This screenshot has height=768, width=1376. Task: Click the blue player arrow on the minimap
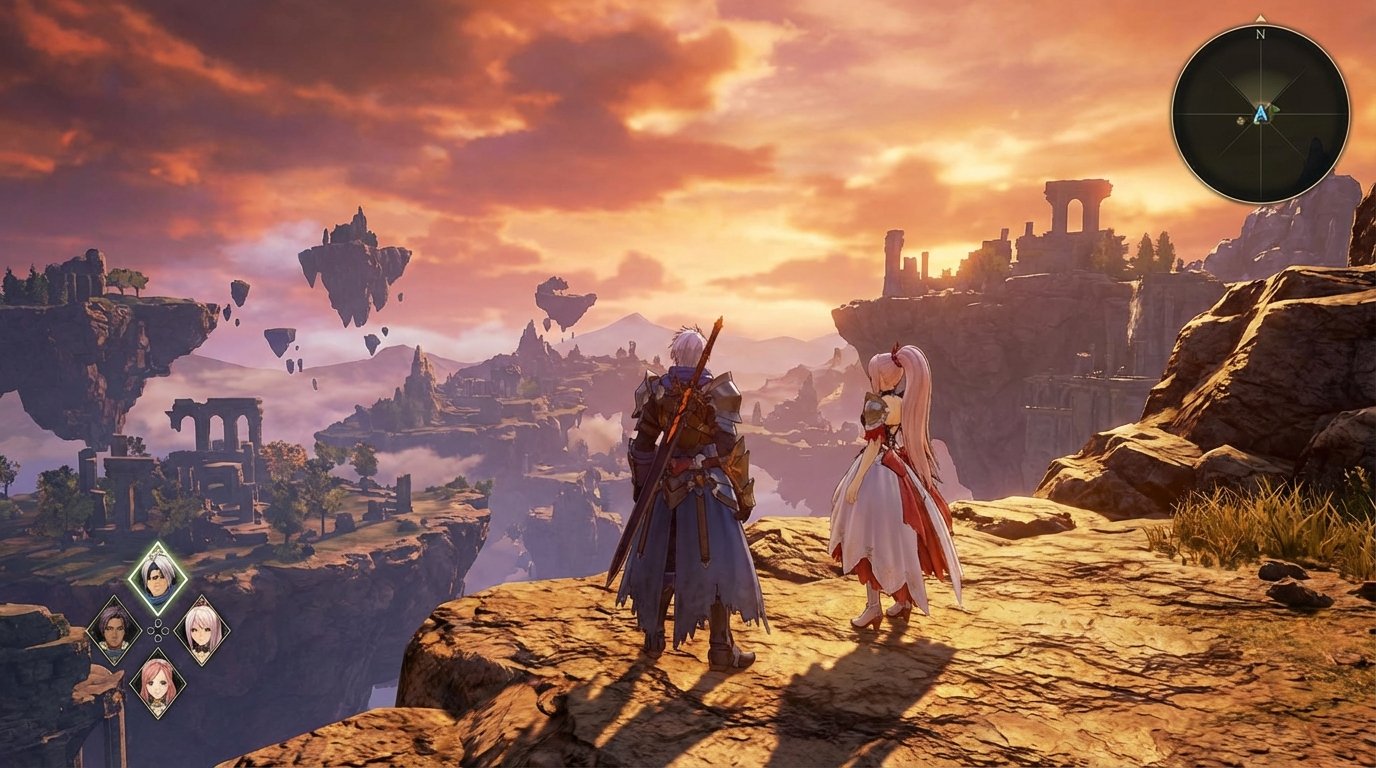(x=1261, y=113)
